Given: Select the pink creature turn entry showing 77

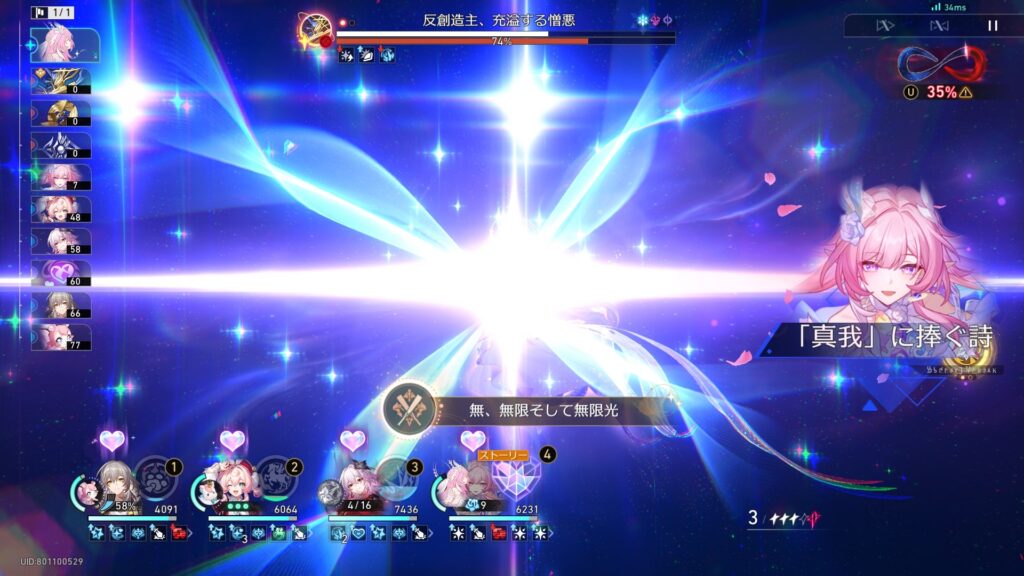Looking at the screenshot, I should pyautogui.click(x=62, y=337).
